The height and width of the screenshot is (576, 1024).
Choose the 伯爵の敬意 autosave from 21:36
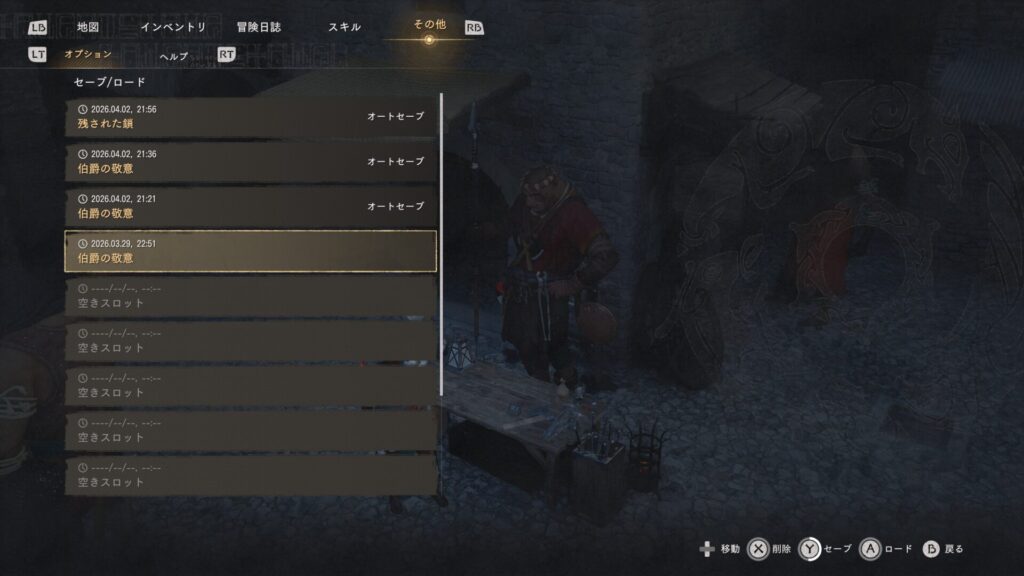point(250,162)
